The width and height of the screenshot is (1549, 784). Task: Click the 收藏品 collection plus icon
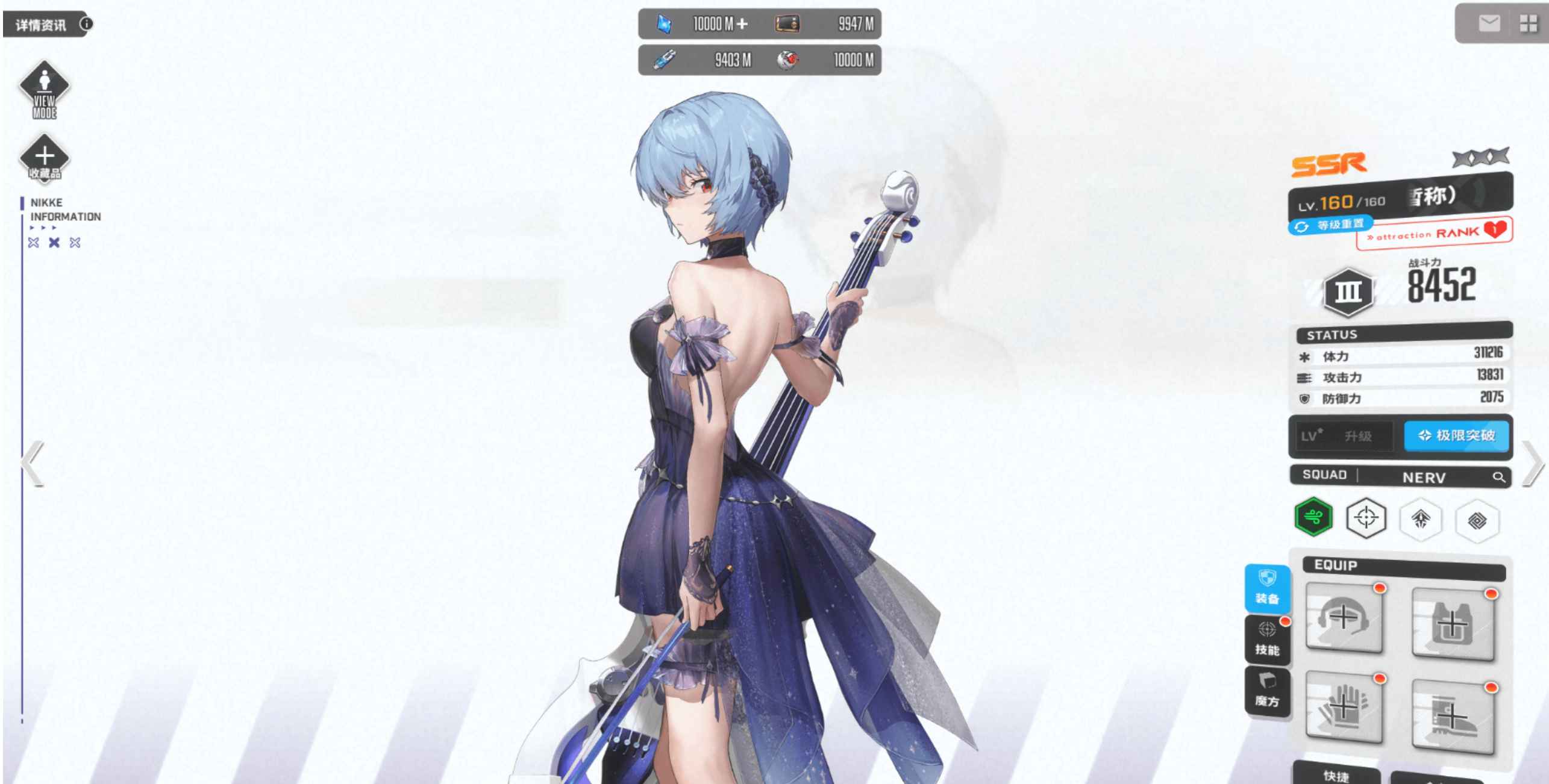coord(44,158)
